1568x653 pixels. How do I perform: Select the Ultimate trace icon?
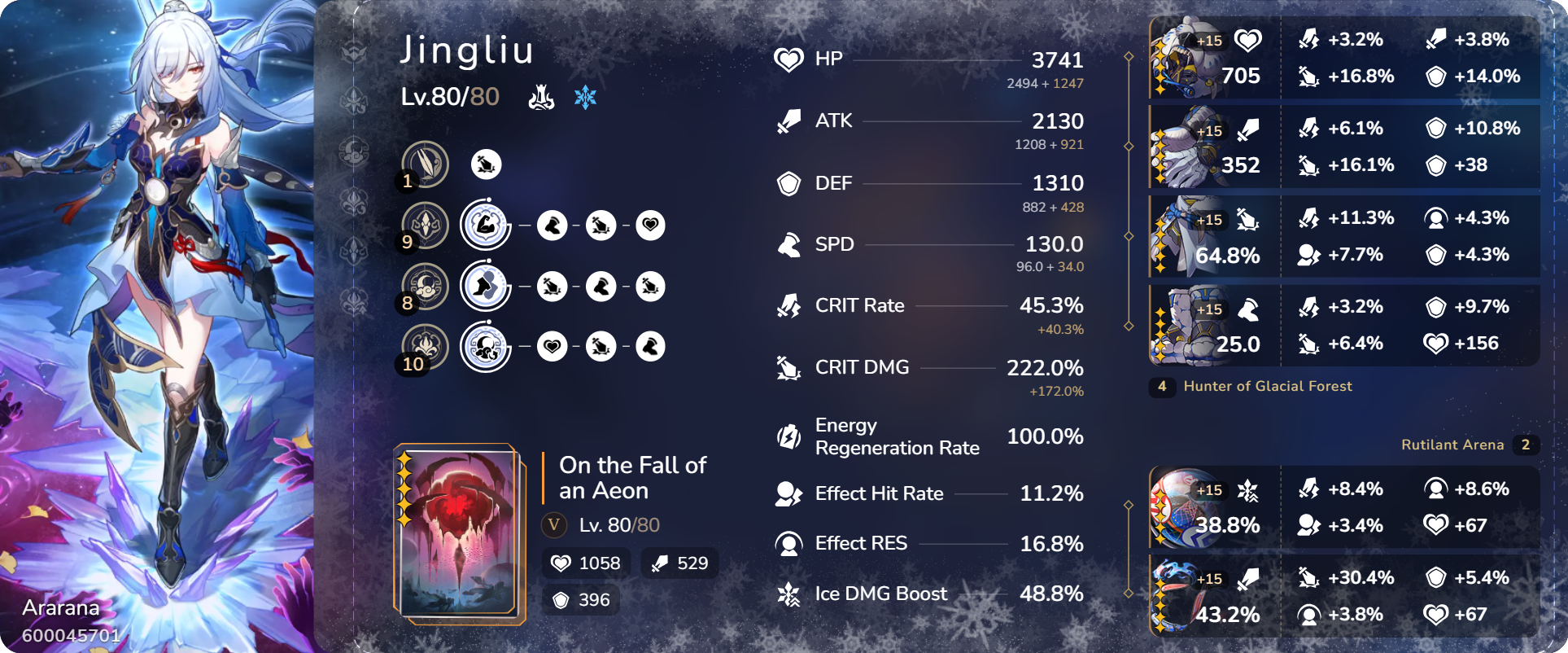424,286
